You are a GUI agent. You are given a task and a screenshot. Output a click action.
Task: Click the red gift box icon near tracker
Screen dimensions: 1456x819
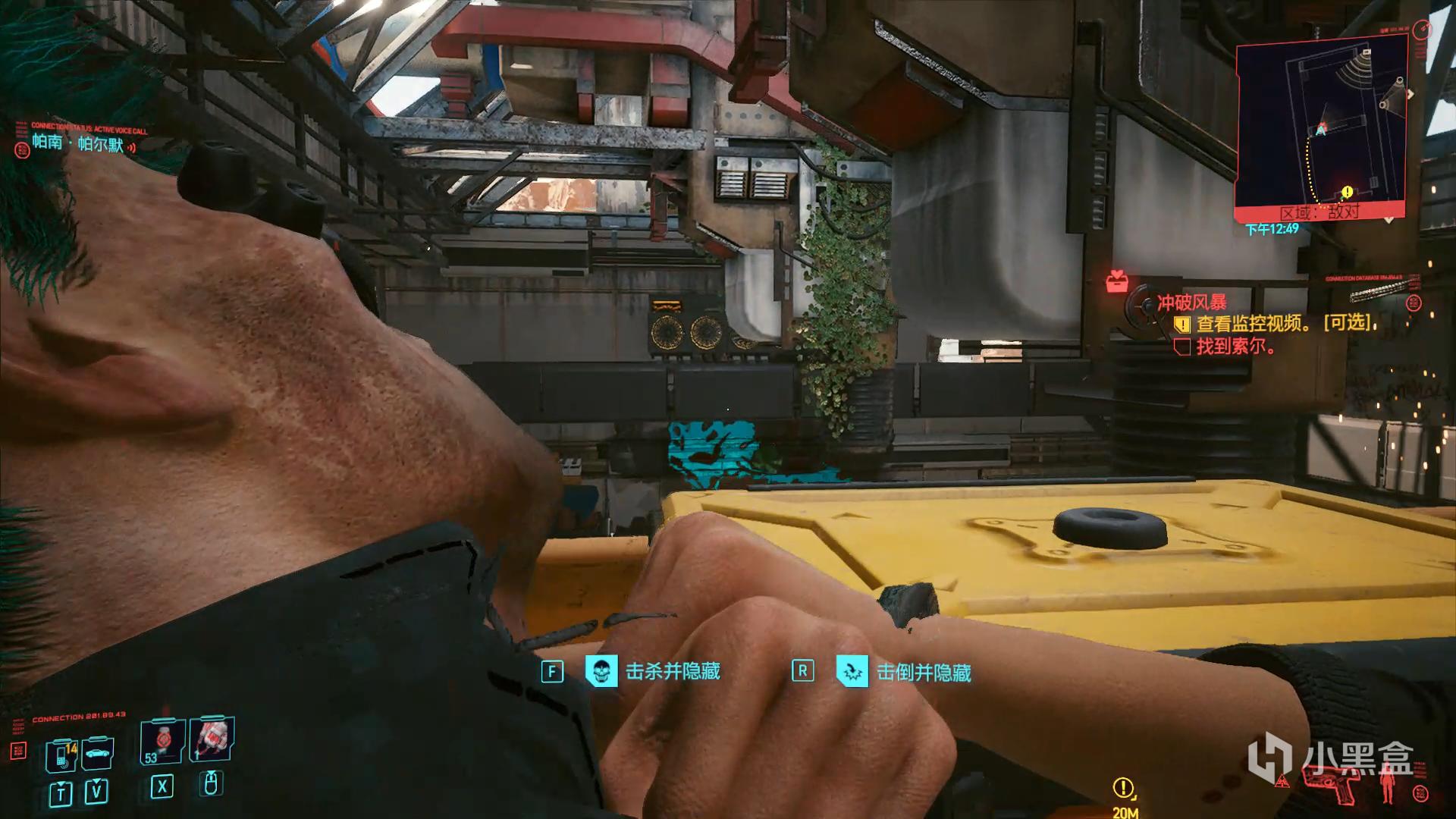point(1116,282)
